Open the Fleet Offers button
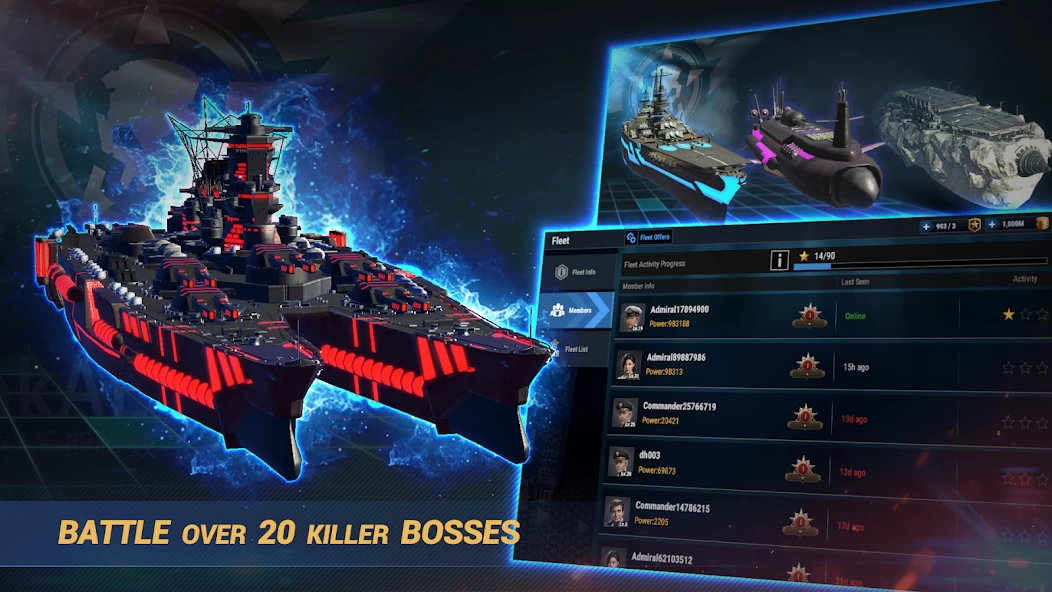 click(x=648, y=237)
